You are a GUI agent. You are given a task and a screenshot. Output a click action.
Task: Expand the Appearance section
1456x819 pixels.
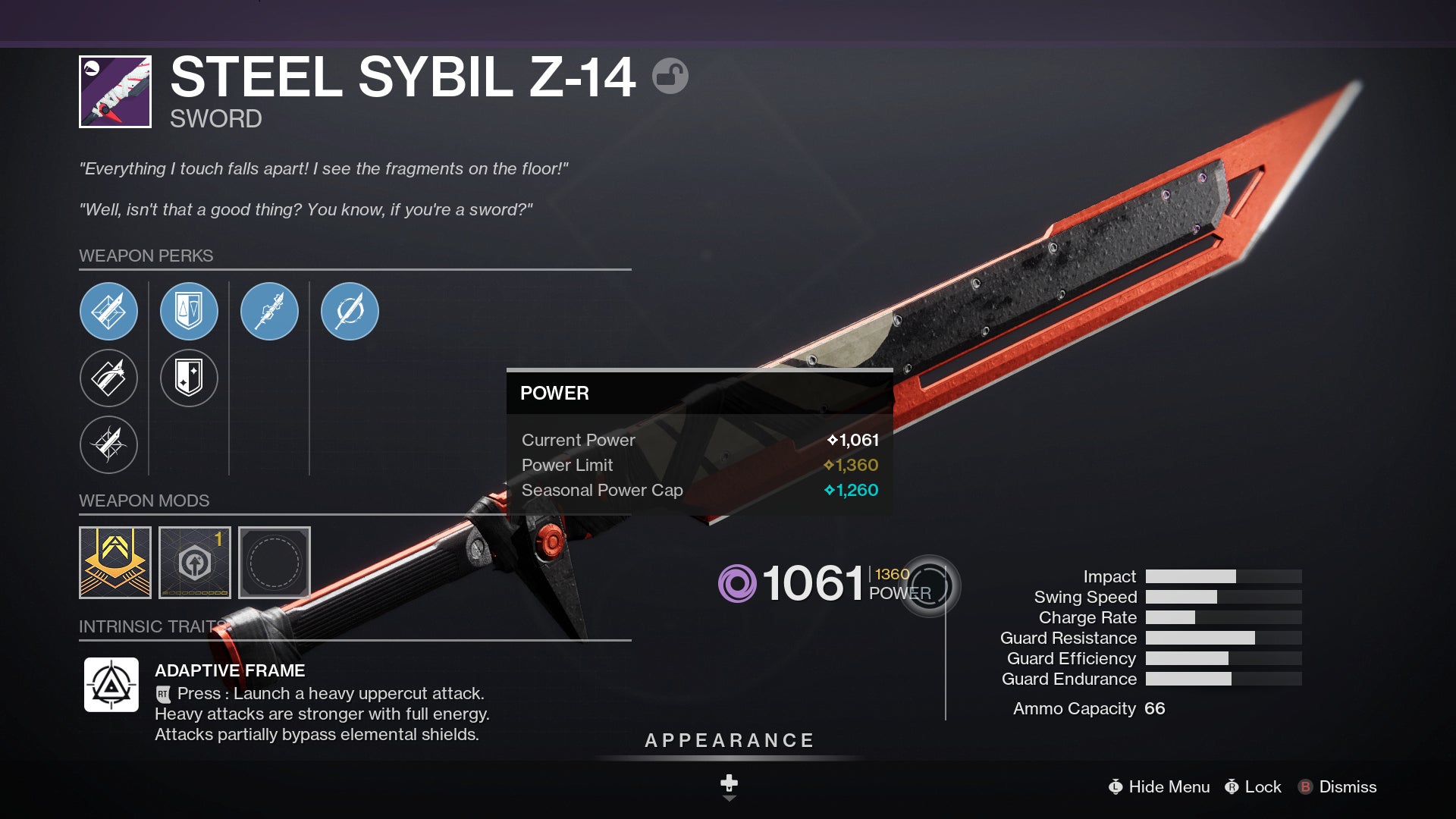pyautogui.click(x=729, y=740)
